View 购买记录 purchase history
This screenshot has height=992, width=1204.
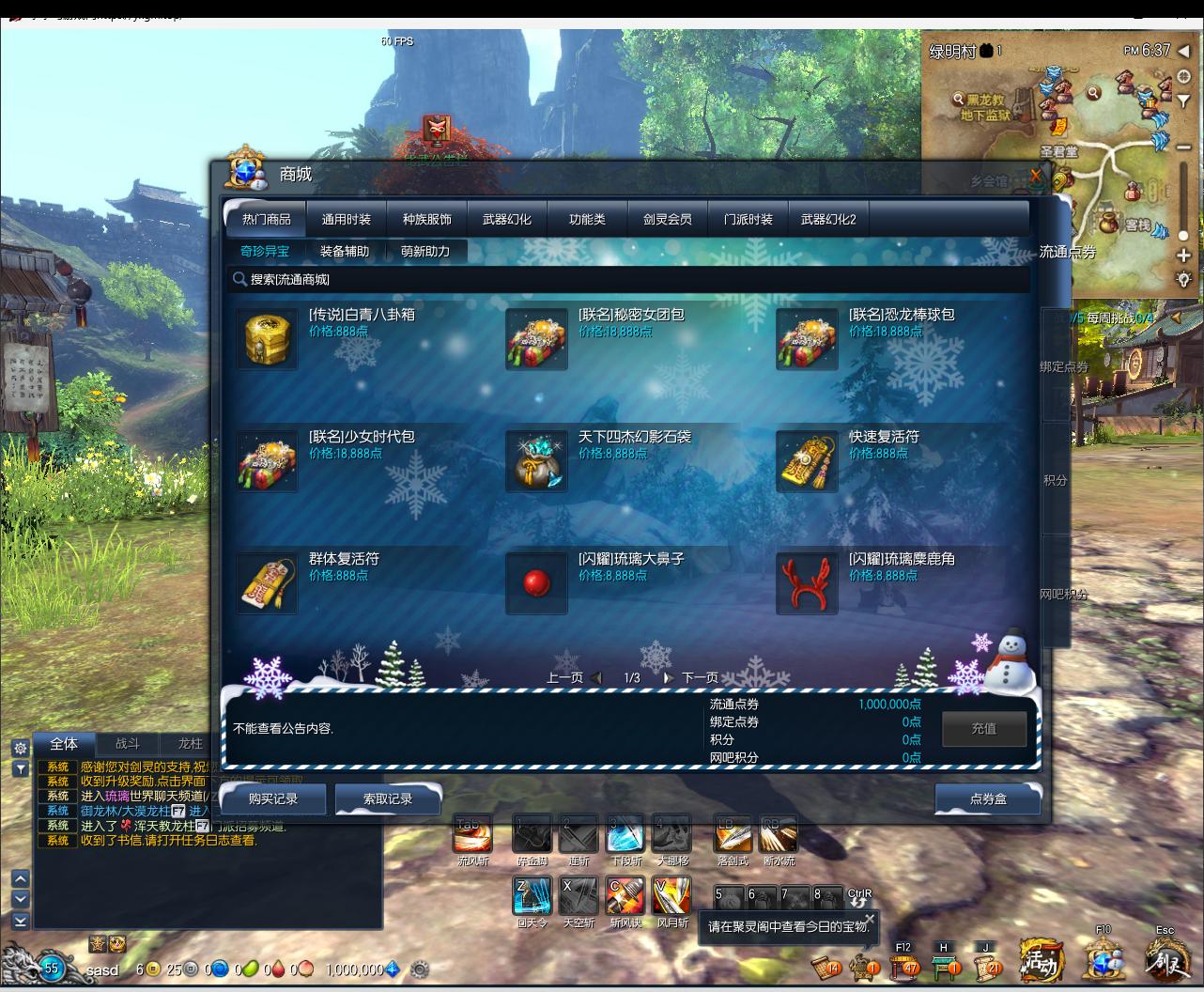(273, 798)
